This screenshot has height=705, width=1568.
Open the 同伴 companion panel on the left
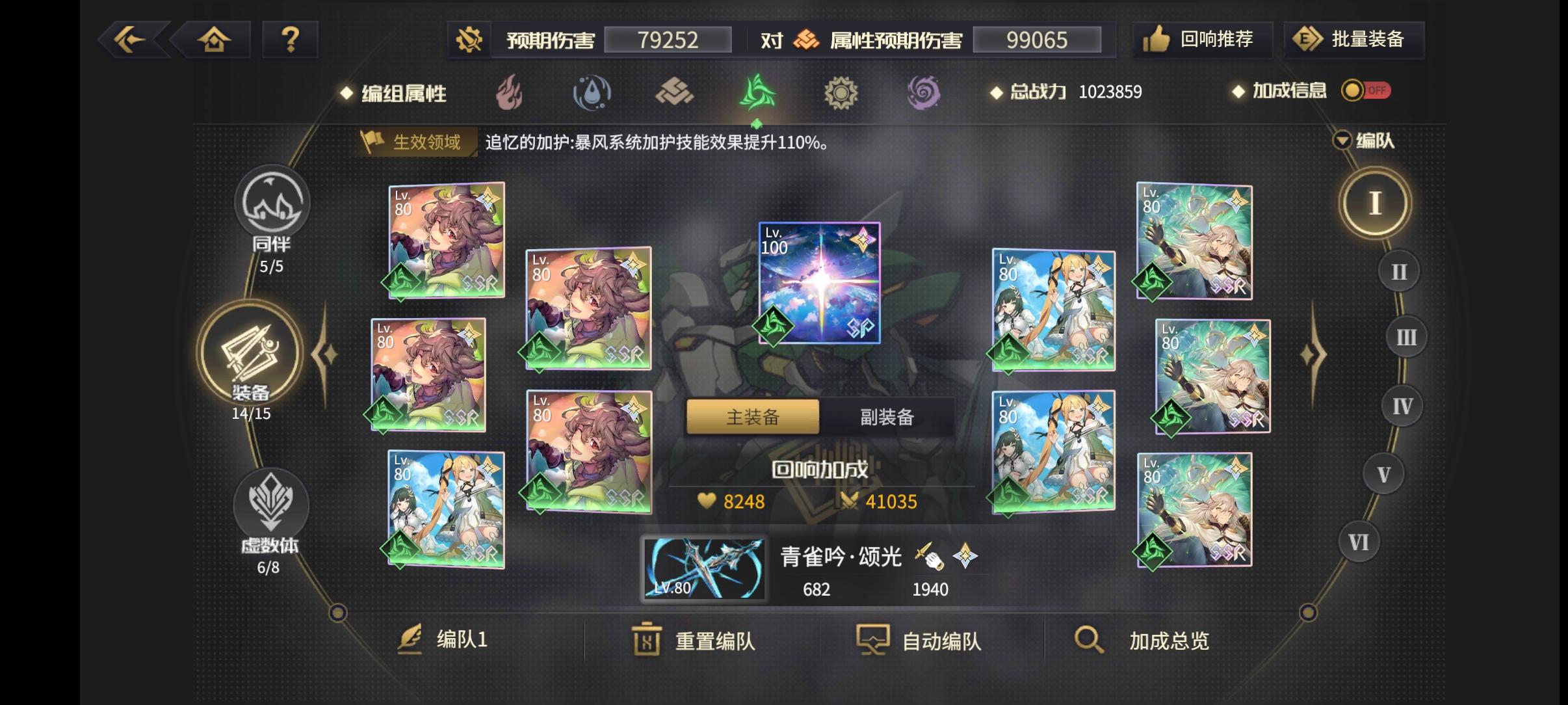pyautogui.click(x=272, y=207)
